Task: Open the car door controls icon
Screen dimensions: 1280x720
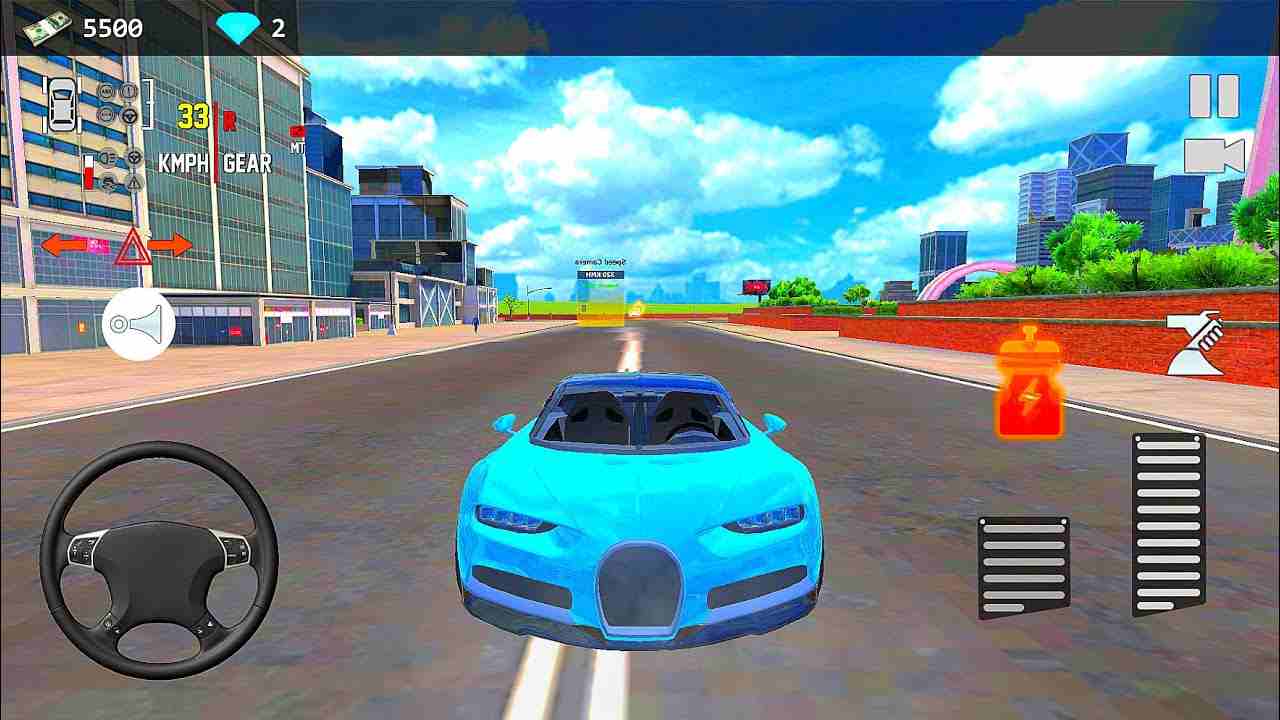Action: [x=62, y=105]
